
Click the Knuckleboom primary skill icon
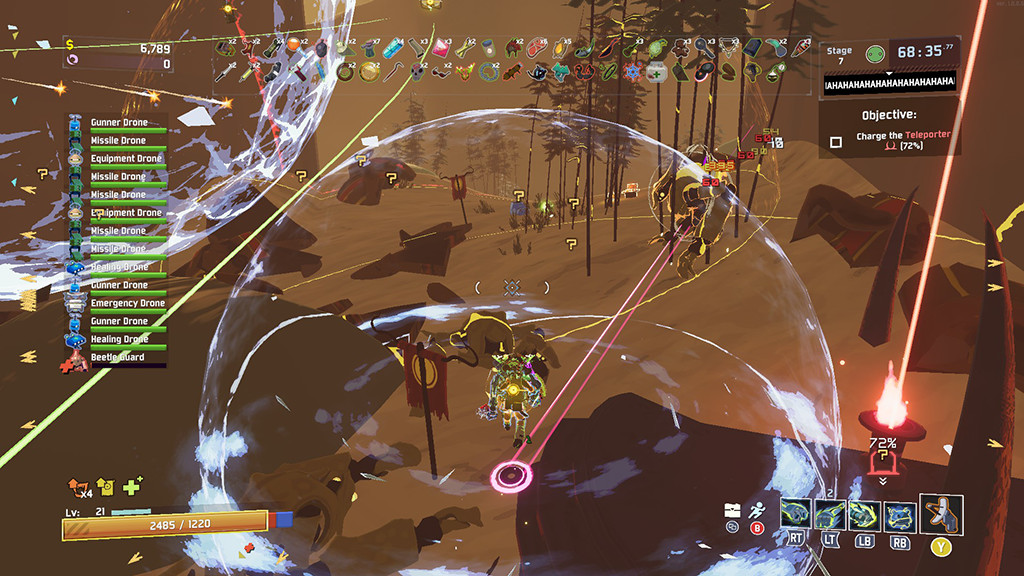(796, 514)
